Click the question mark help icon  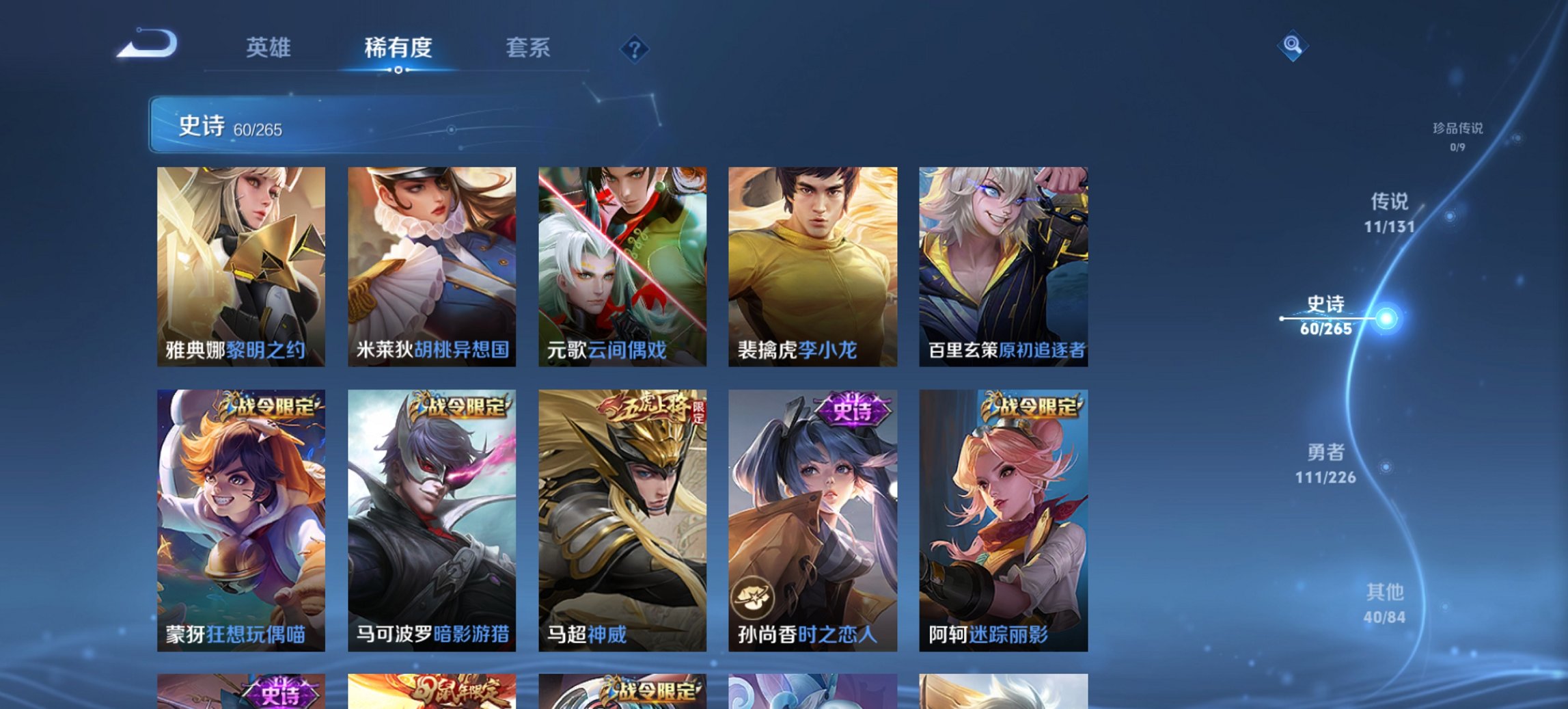coord(635,49)
